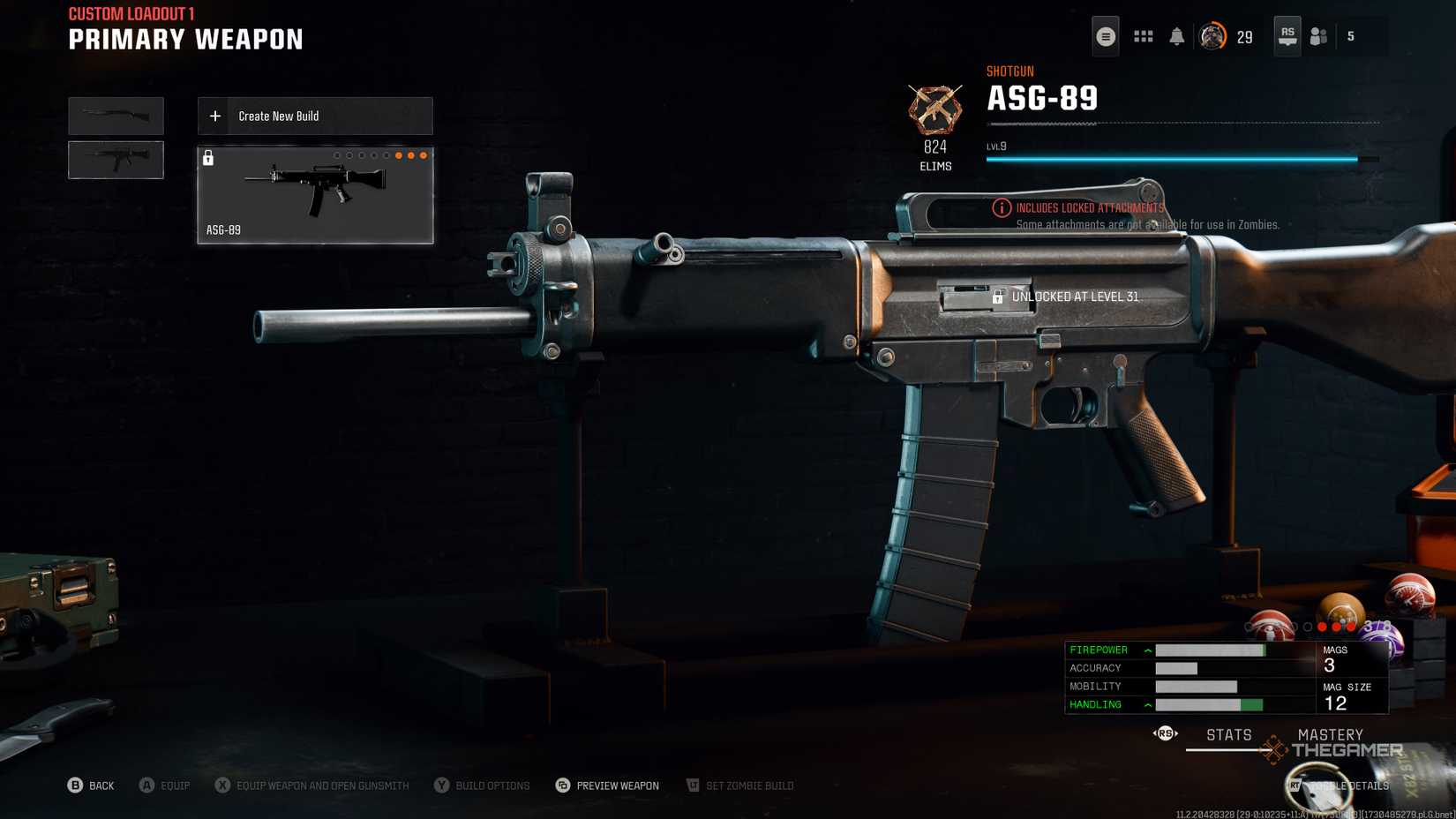Image resolution: width=1456 pixels, height=819 pixels.
Task: Open the grid menu icon
Action: (x=1143, y=37)
